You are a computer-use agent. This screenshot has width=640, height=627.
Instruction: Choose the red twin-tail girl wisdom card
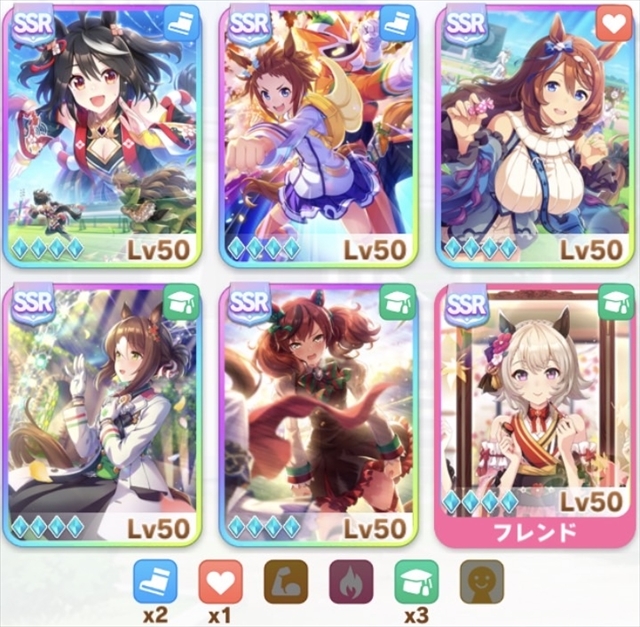coord(318,415)
